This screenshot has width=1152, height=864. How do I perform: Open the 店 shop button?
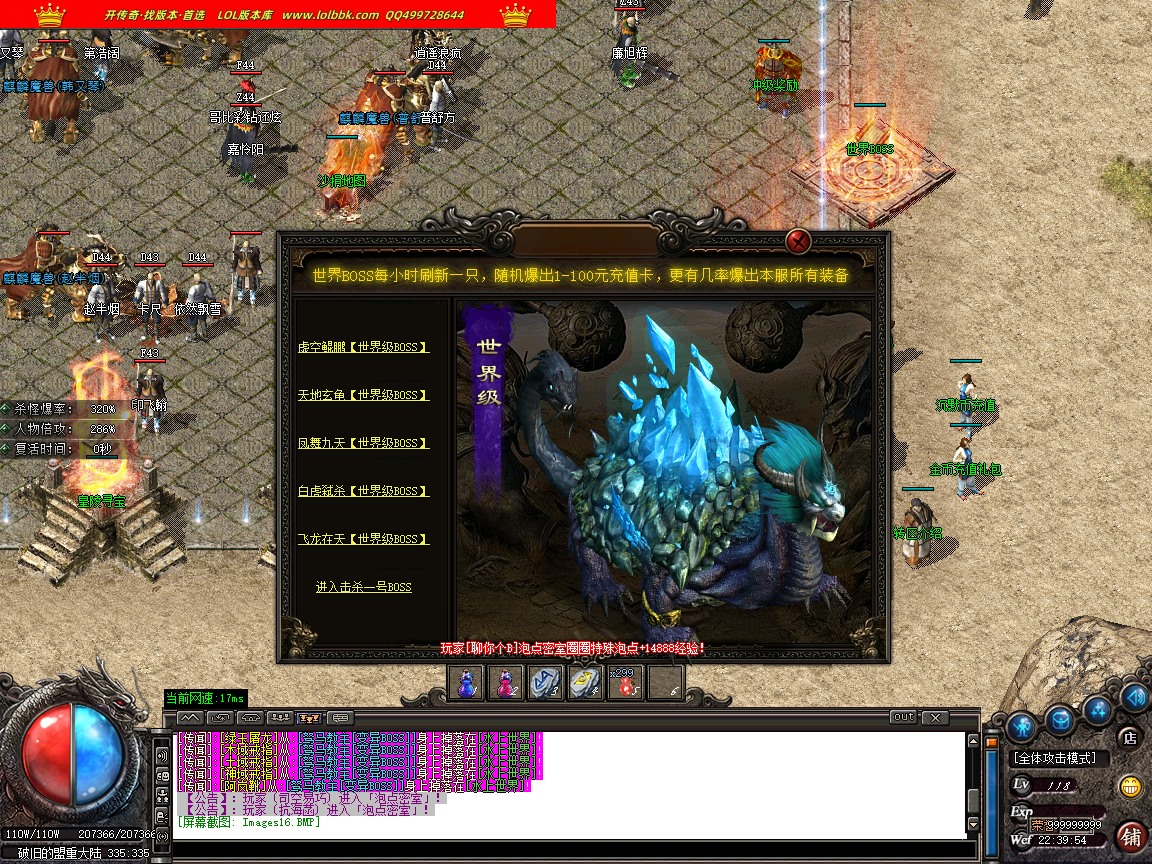[x=1129, y=738]
